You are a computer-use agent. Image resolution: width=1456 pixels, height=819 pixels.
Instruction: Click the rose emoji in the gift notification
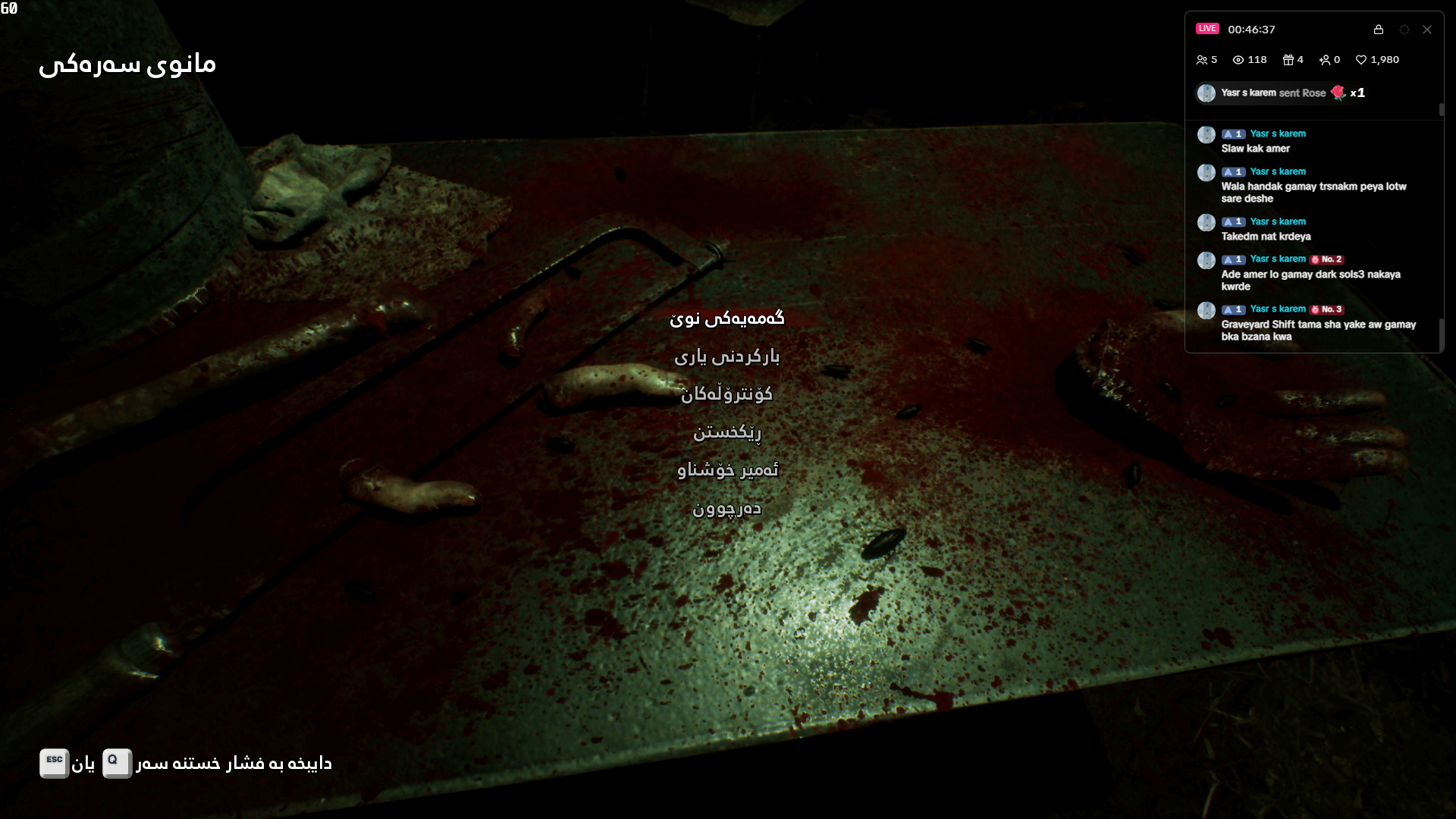[1337, 93]
